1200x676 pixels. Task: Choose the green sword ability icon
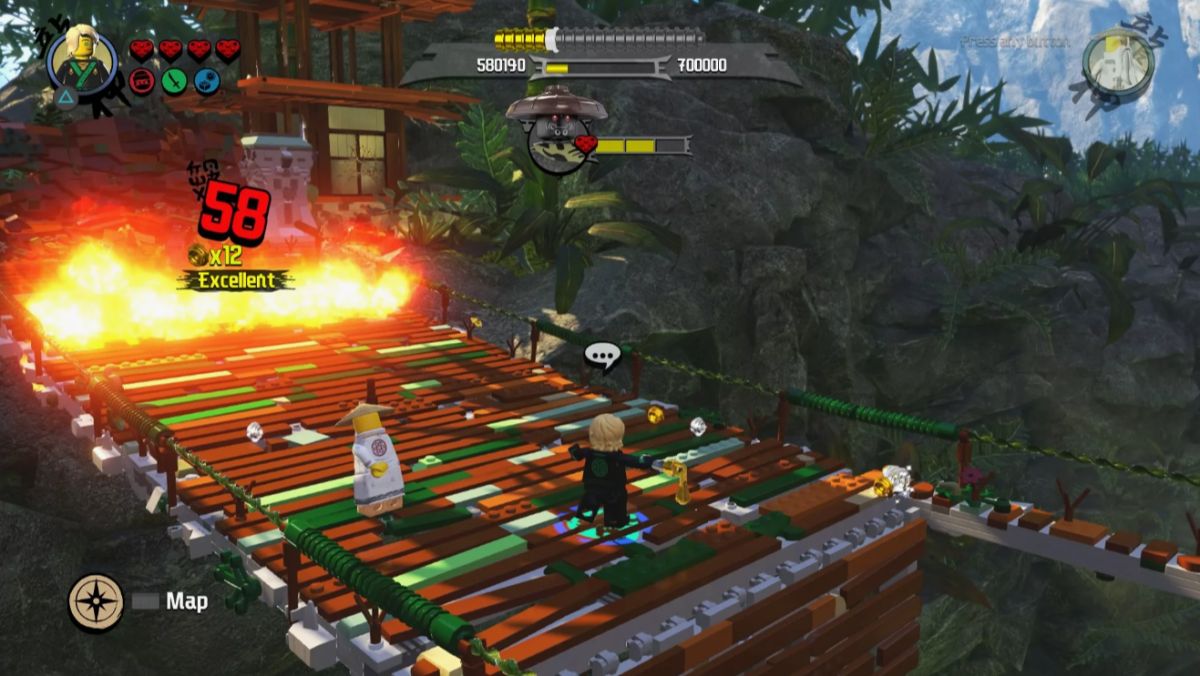[x=175, y=81]
